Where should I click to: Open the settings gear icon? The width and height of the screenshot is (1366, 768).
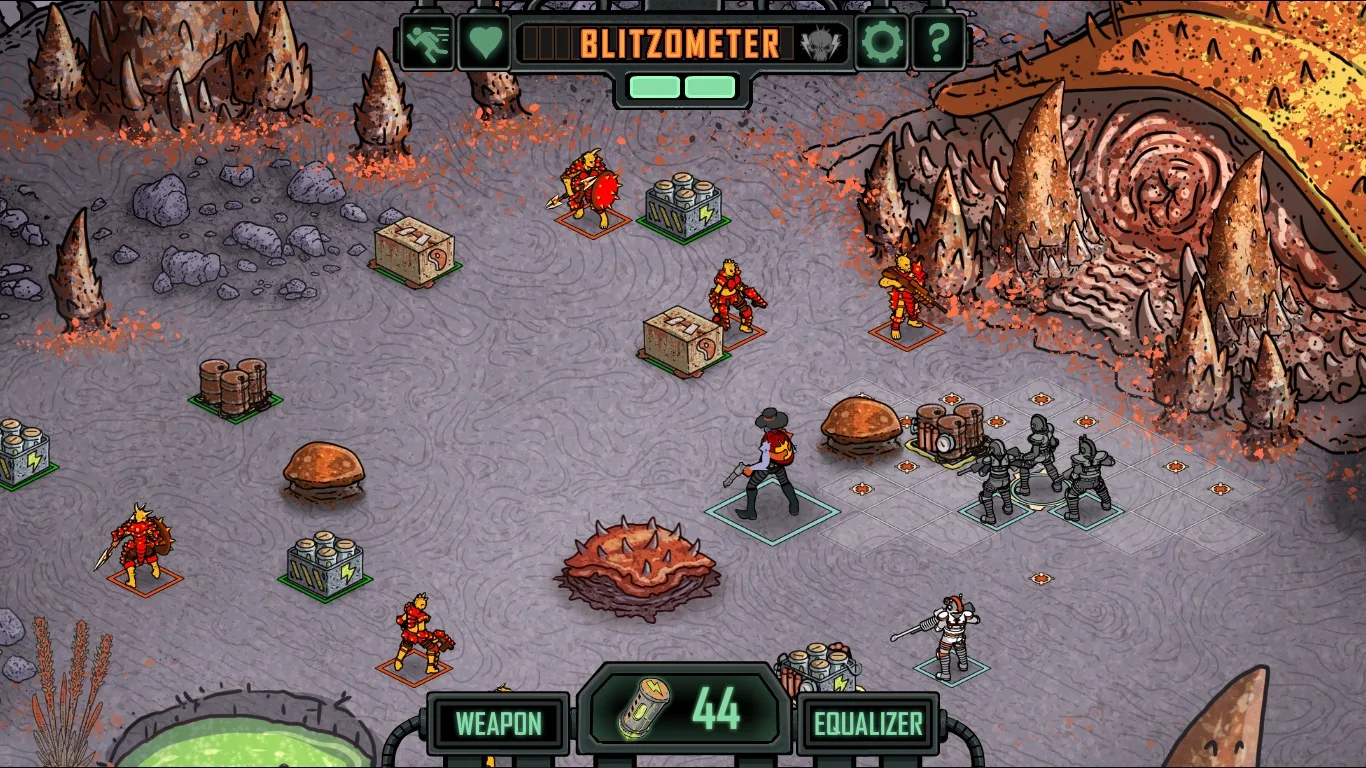(881, 43)
